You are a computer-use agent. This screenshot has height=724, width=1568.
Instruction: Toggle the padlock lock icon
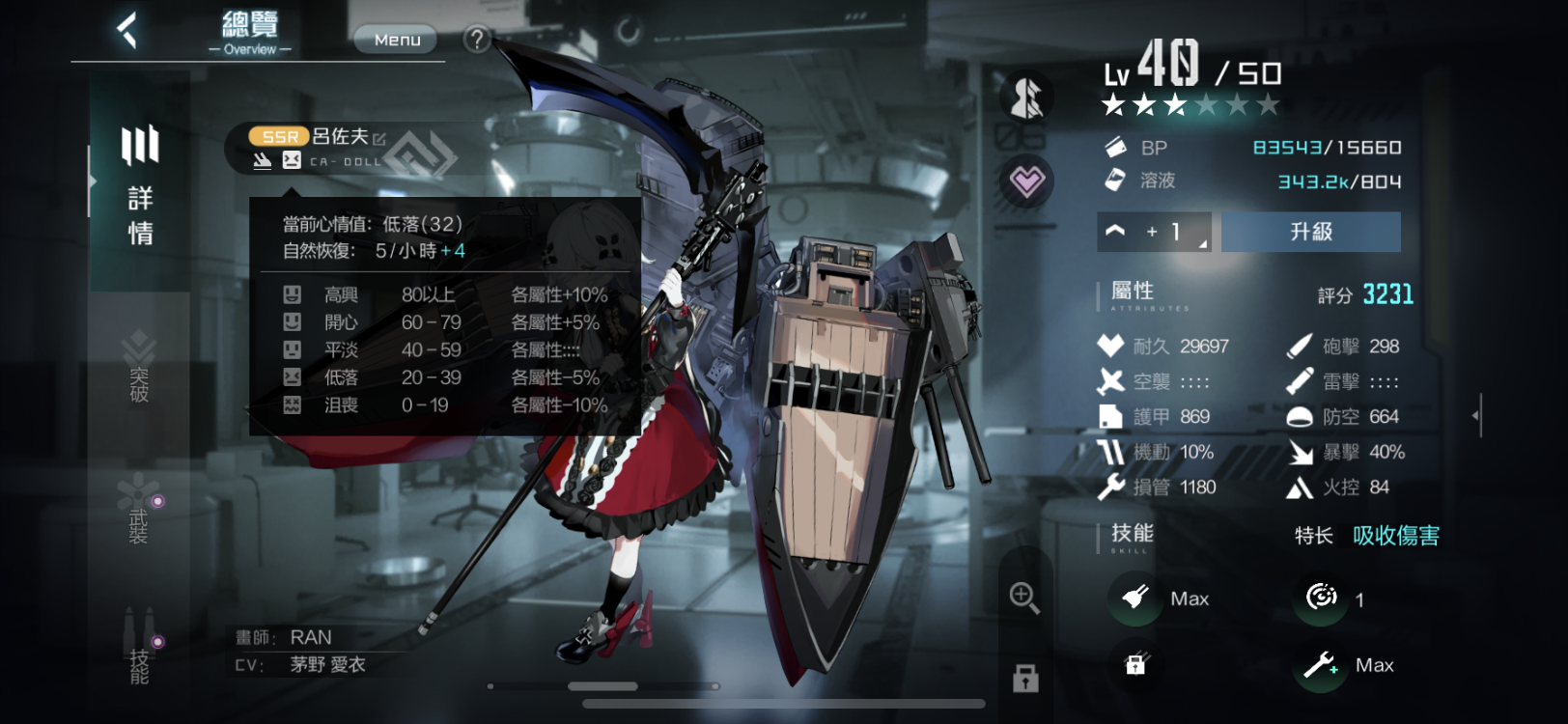tap(1025, 679)
